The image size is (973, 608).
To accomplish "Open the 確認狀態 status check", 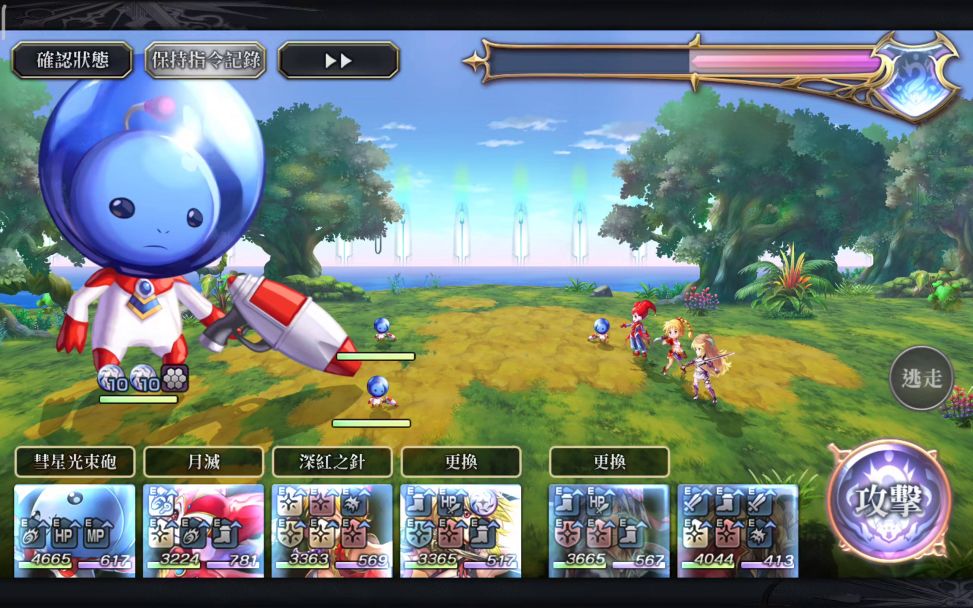I will (x=72, y=60).
